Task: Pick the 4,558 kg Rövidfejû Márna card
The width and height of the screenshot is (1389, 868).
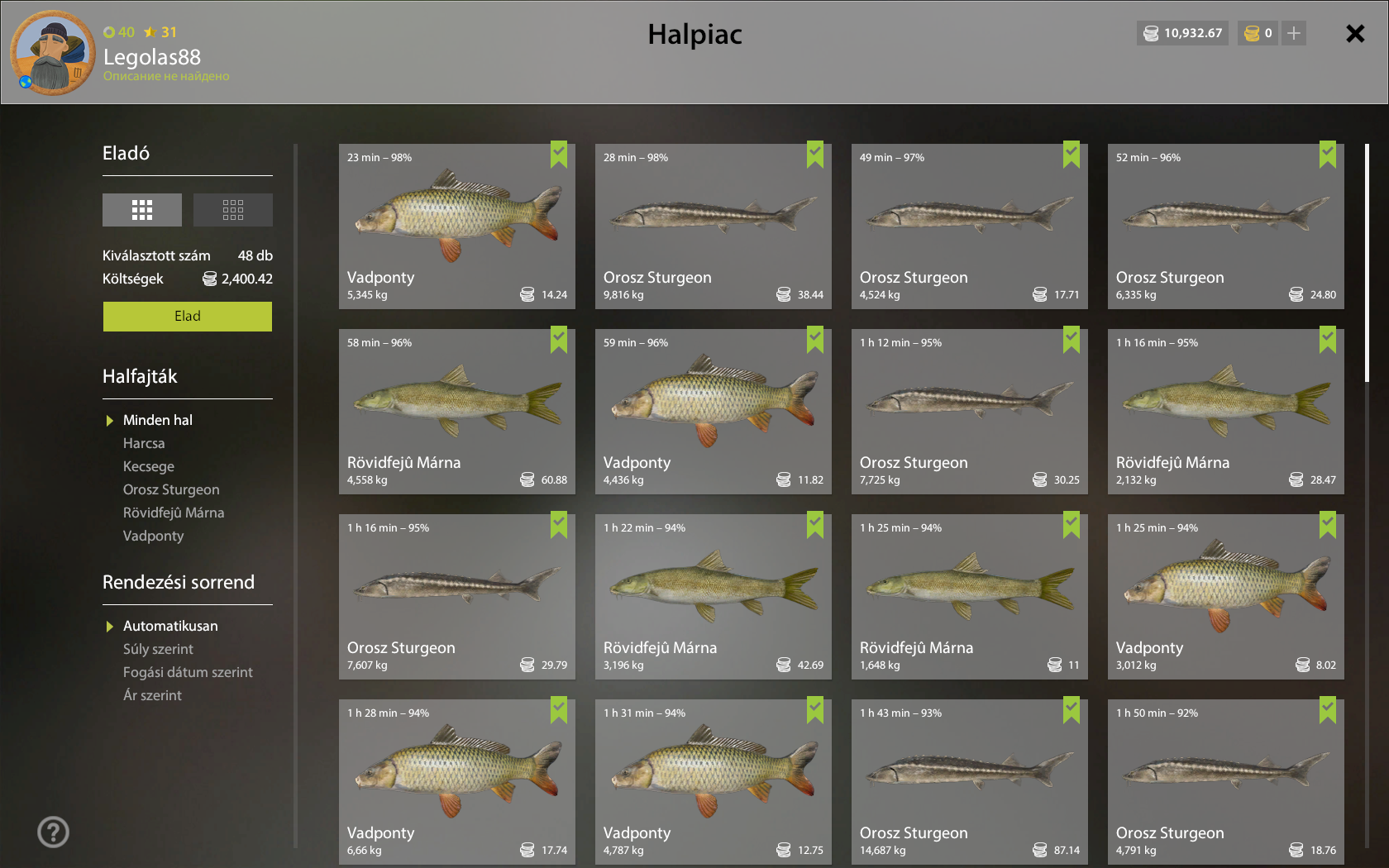Action: pyautogui.click(x=456, y=412)
